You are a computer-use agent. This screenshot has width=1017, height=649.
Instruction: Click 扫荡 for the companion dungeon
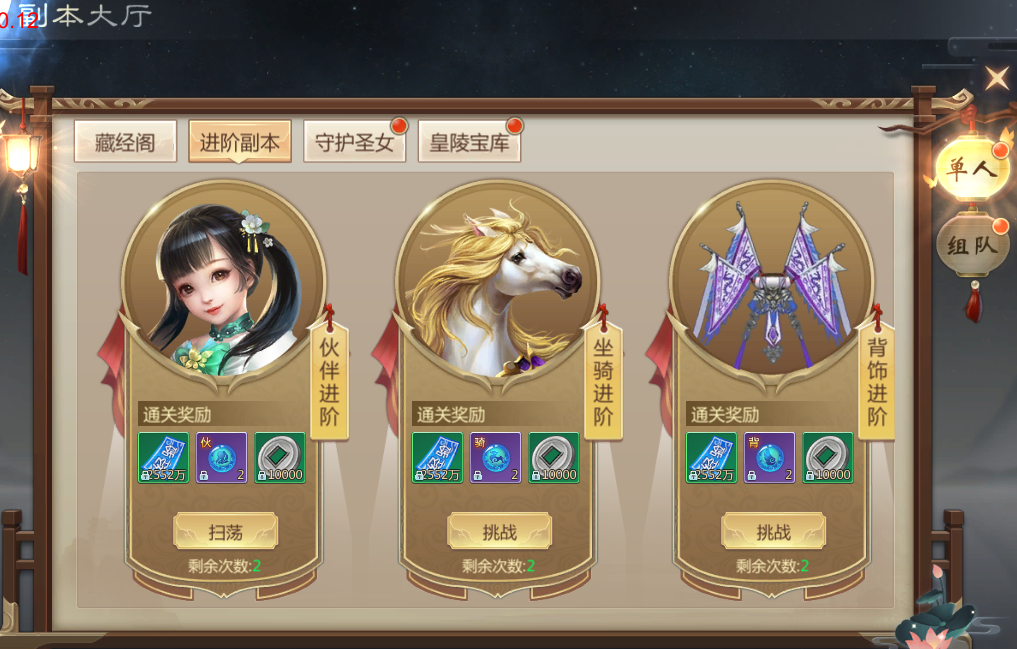tap(225, 532)
